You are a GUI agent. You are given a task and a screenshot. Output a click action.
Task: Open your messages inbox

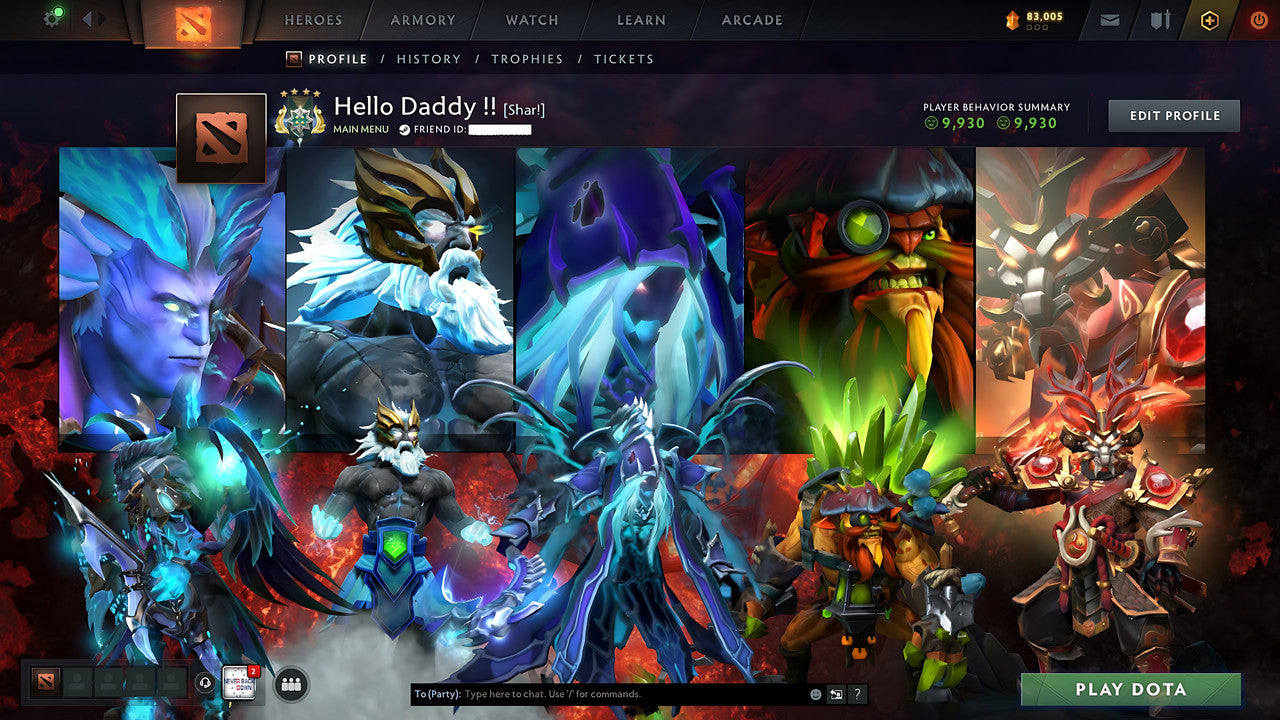pyautogui.click(x=1109, y=20)
